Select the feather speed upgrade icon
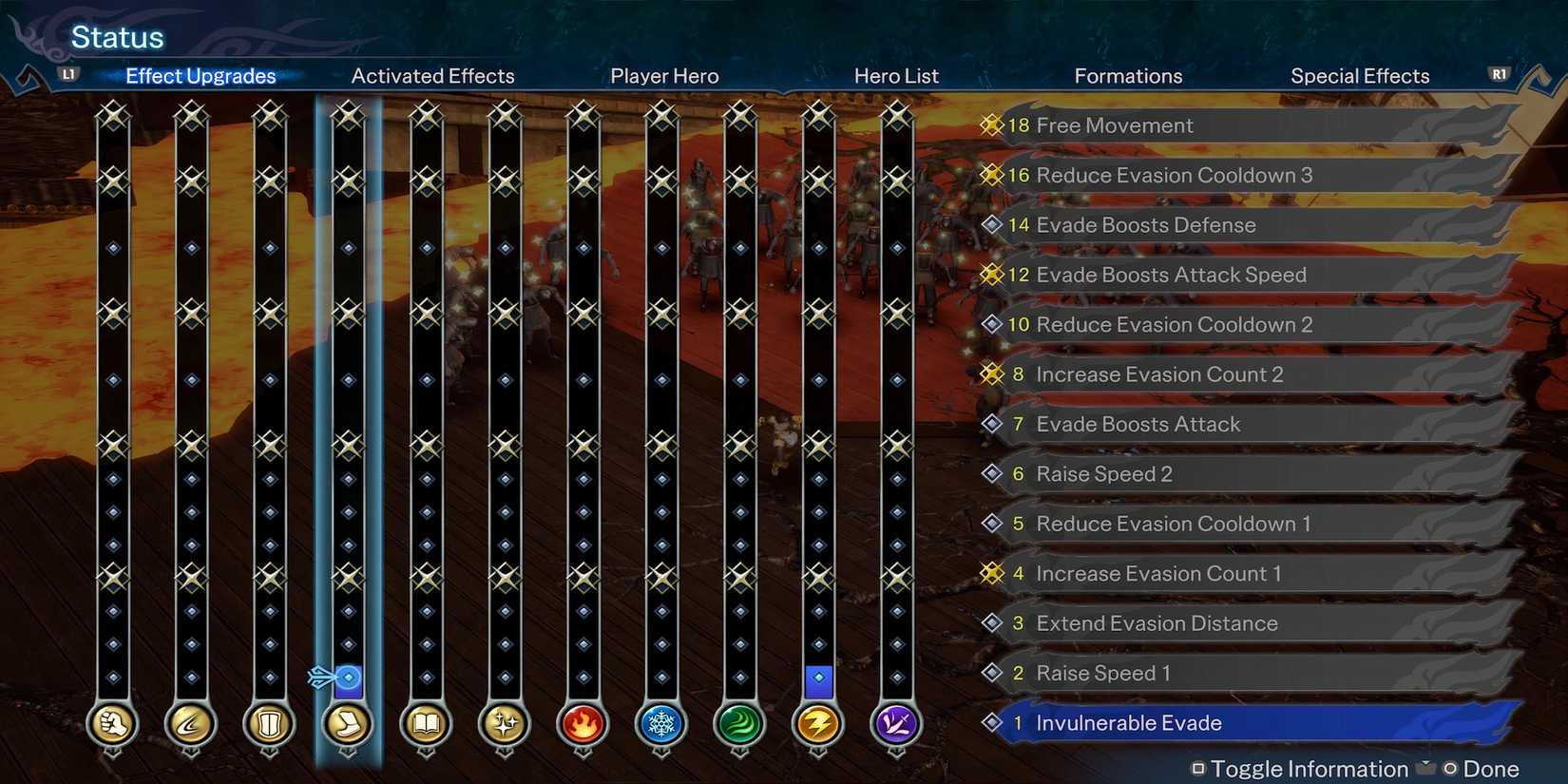This screenshot has width=1568, height=784. click(x=190, y=724)
